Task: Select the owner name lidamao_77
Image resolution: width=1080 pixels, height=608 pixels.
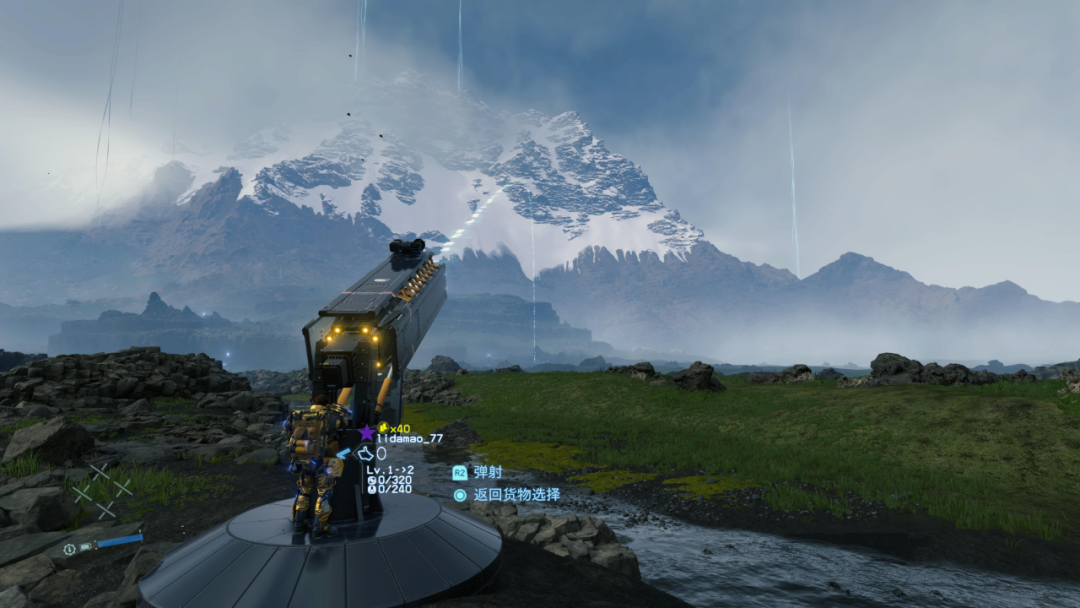Action: click(x=409, y=439)
